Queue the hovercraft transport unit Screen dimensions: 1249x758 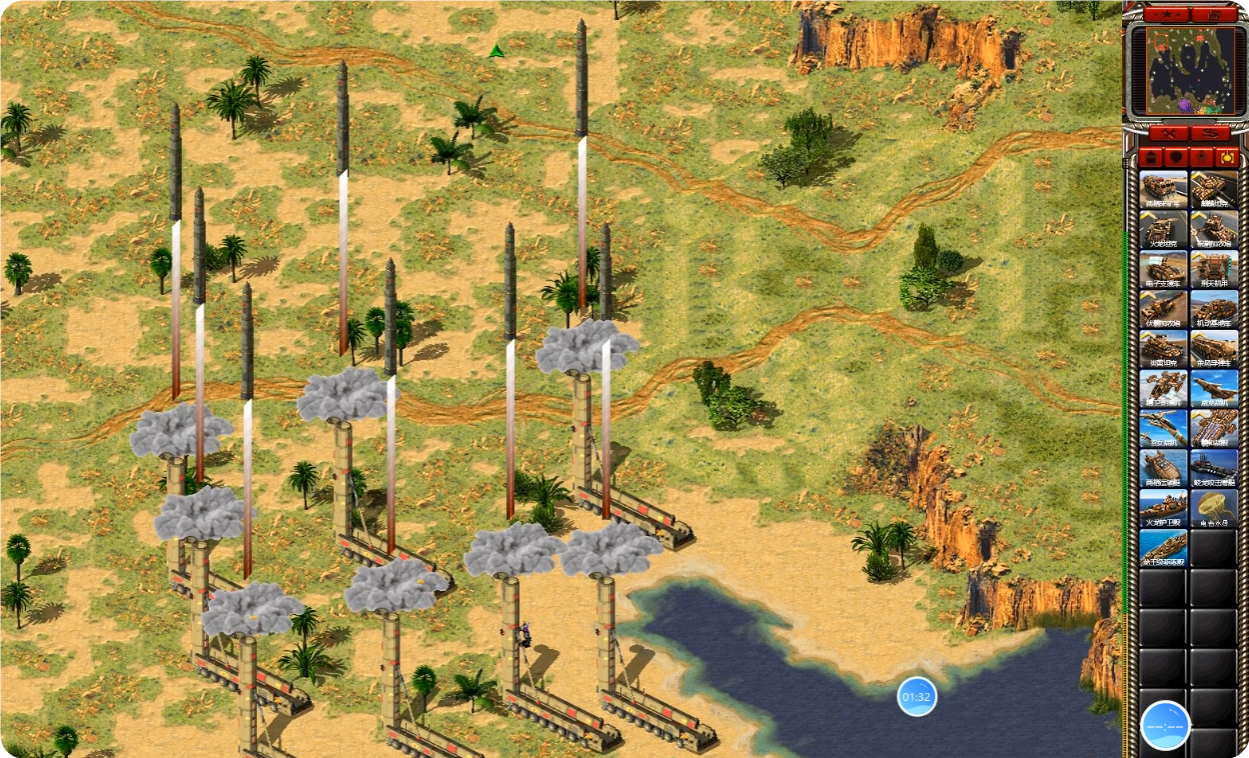tap(1163, 469)
